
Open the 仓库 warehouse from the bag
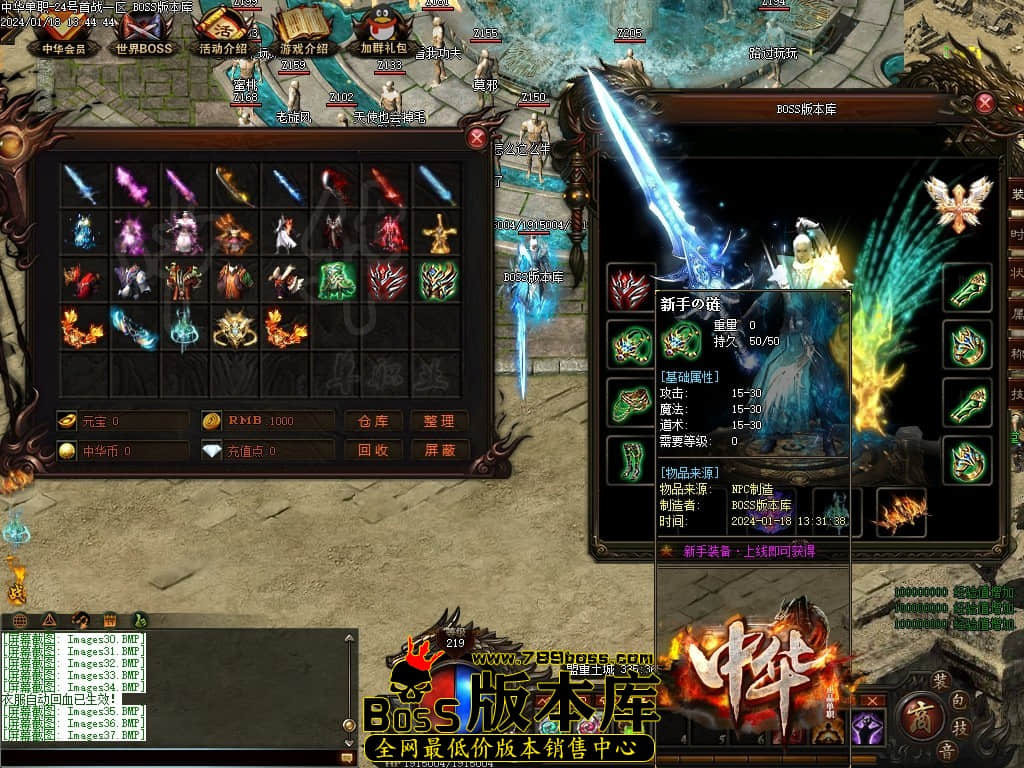[373, 421]
